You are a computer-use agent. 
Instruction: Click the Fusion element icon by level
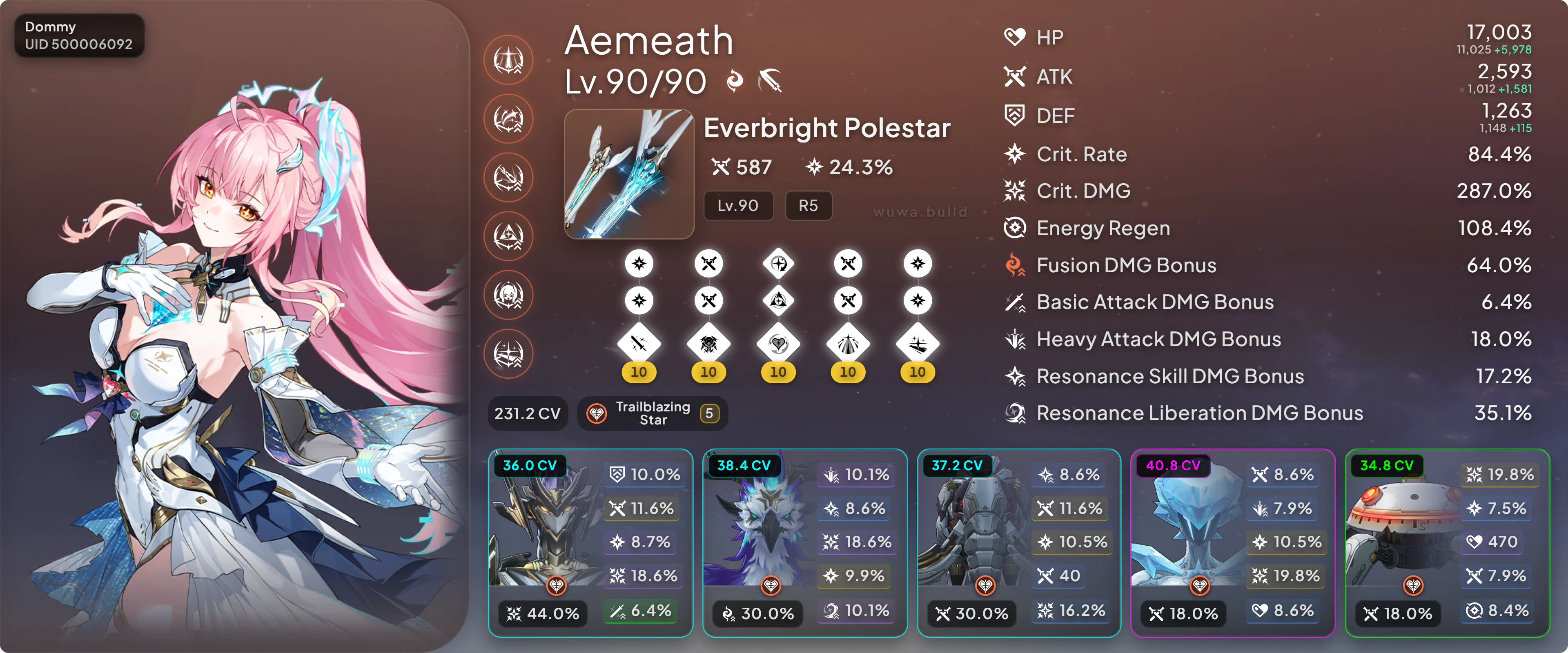click(x=735, y=81)
